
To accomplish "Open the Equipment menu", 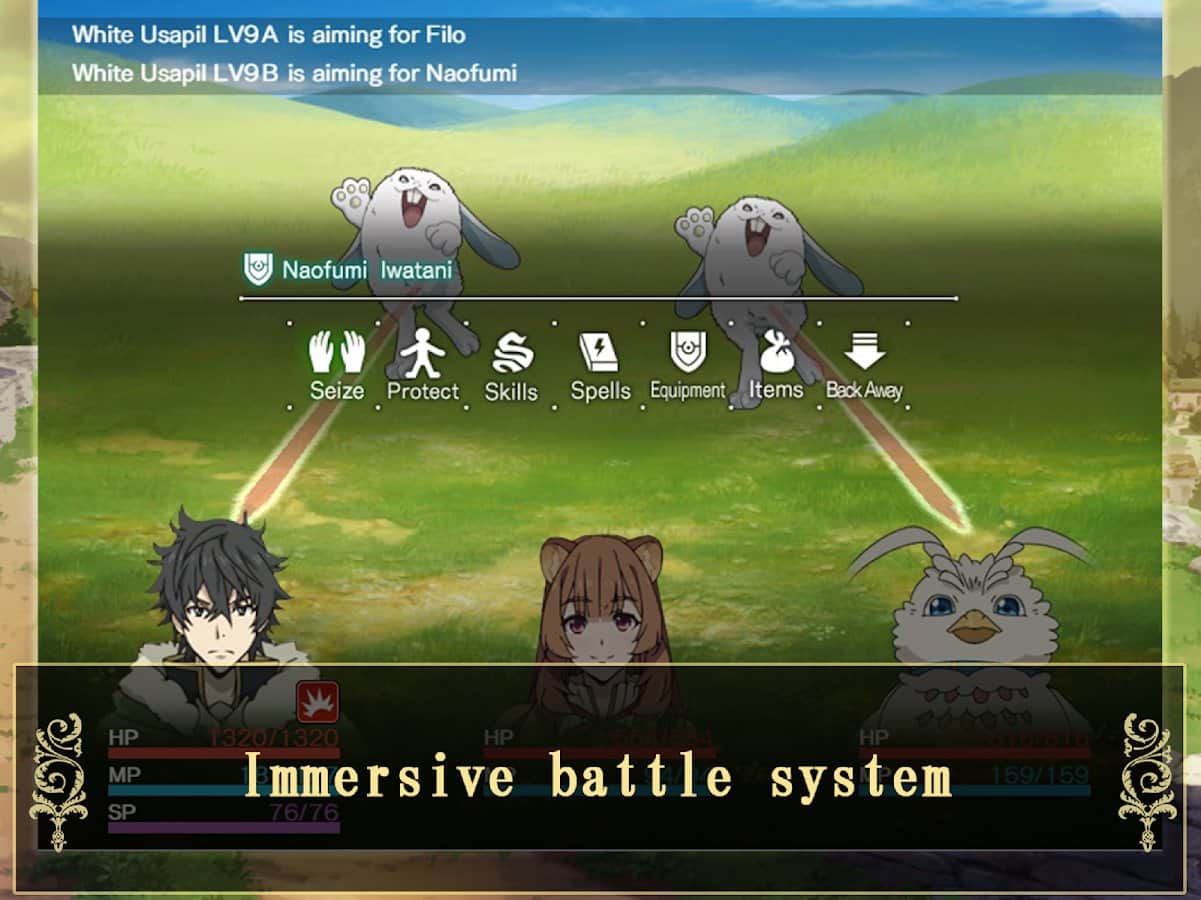I will pyautogui.click(x=688, y=365).
